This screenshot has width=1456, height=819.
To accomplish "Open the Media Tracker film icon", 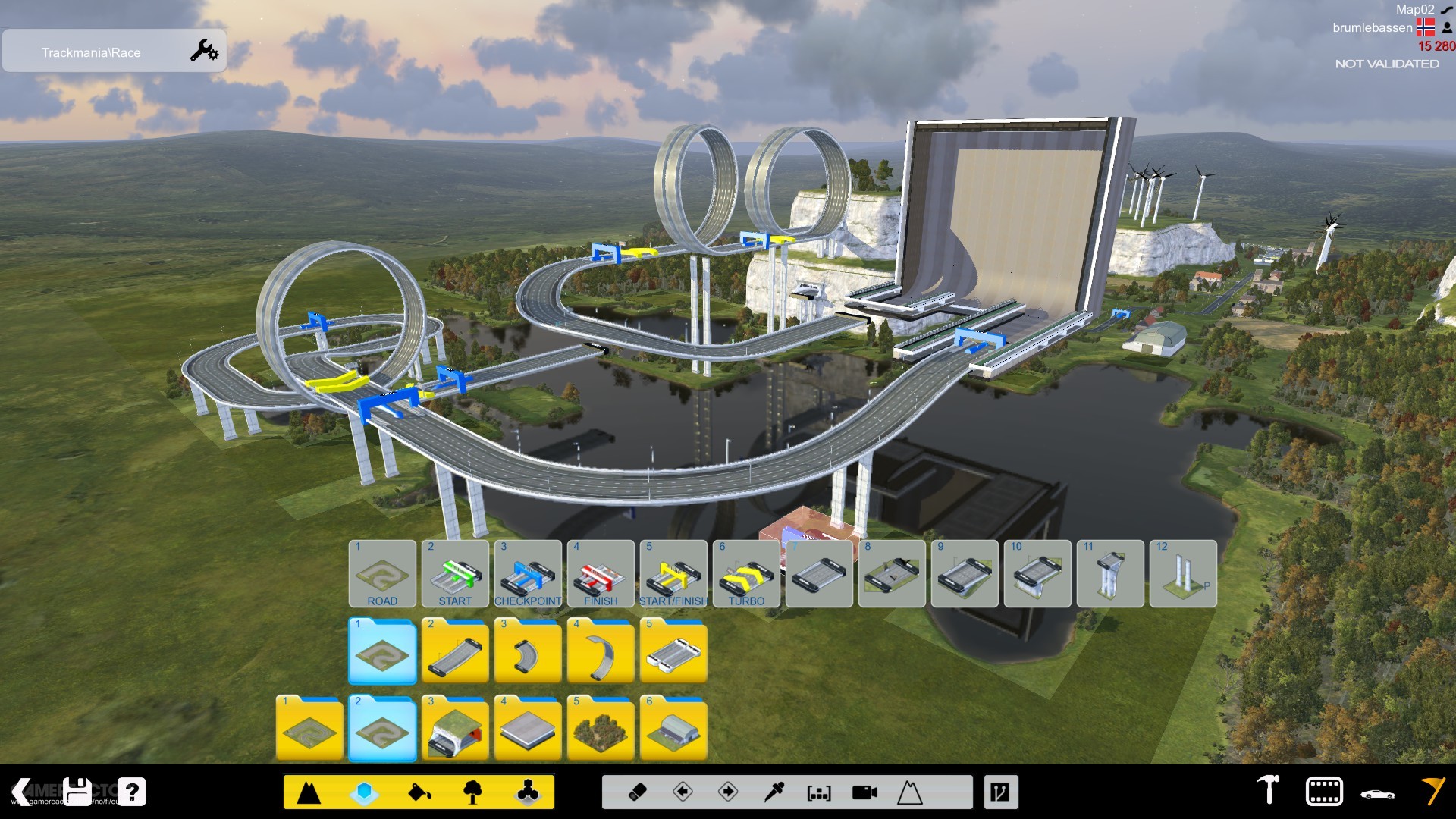I will [1324, 792].
